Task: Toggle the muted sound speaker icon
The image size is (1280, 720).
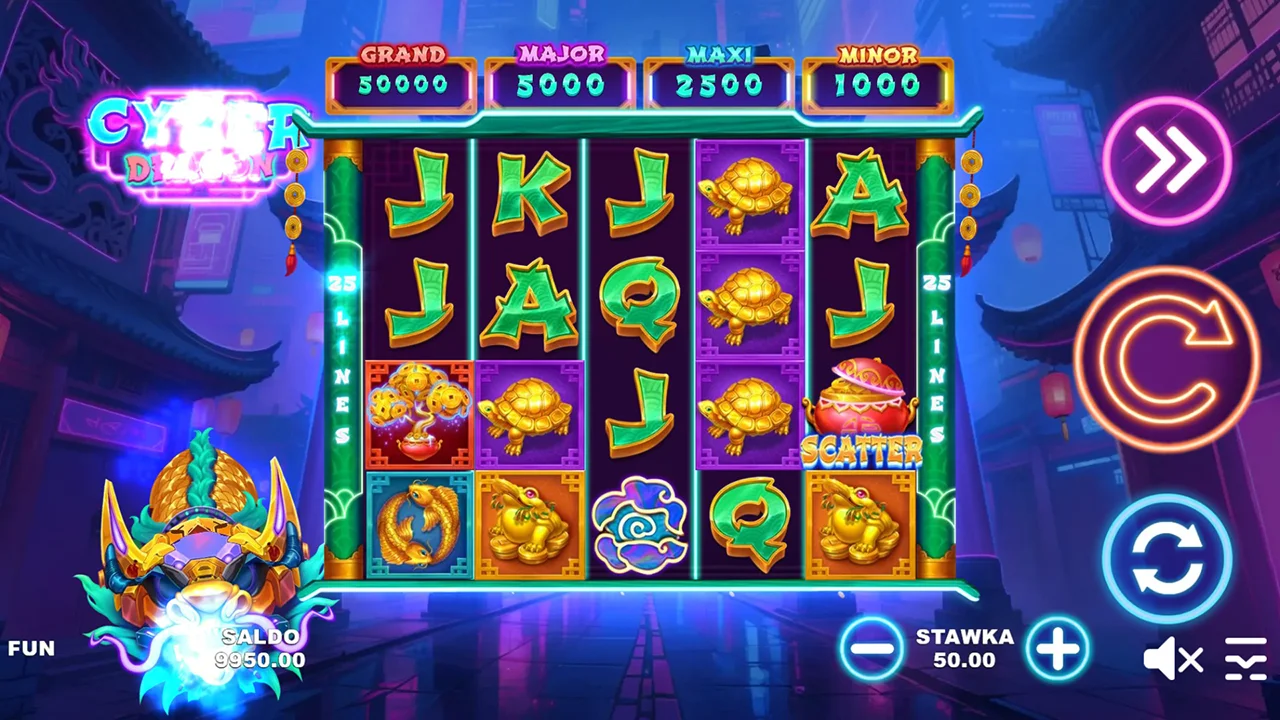Action: 1173,659
